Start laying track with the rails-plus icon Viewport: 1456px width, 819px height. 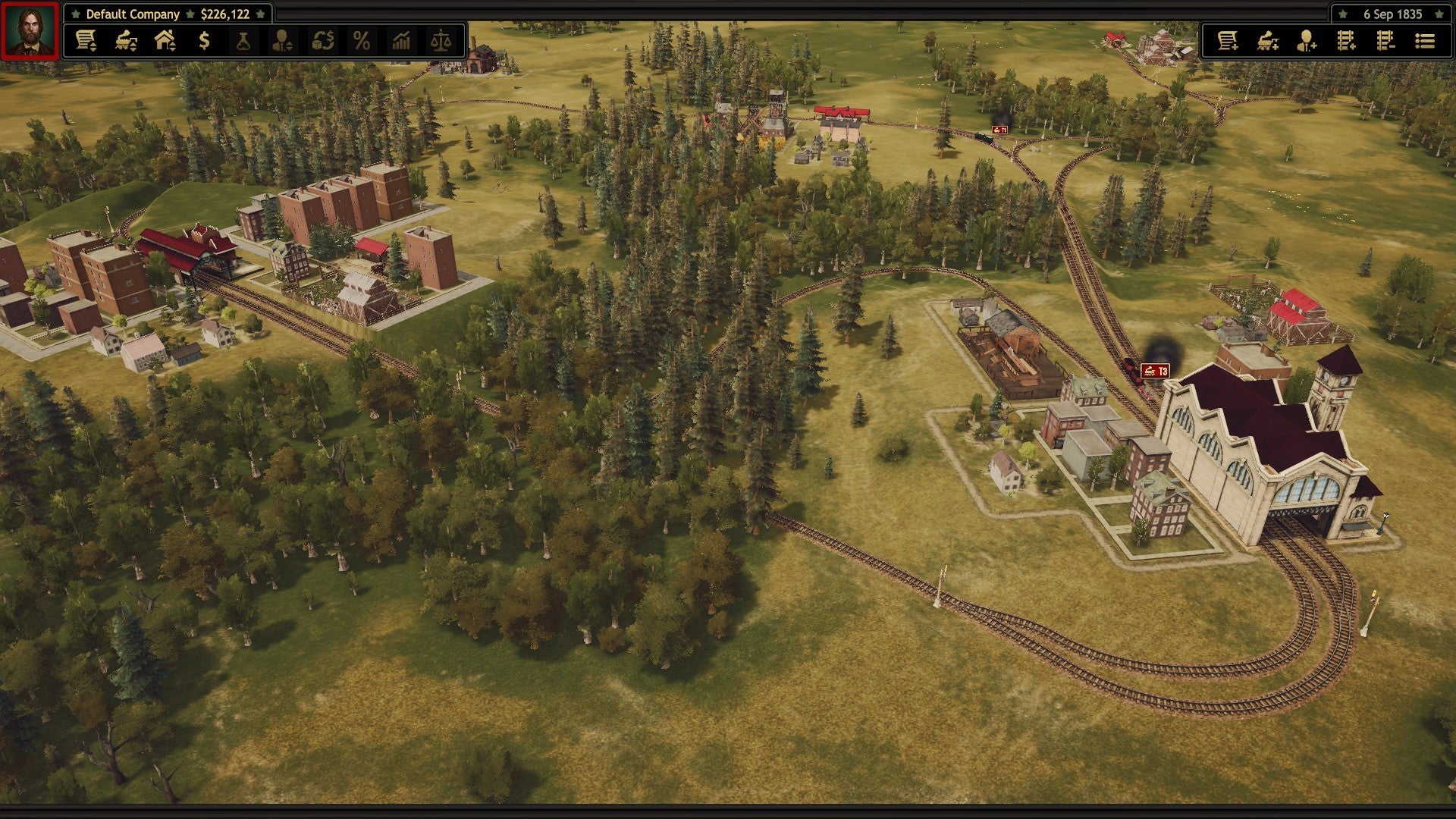point(1346,42)
